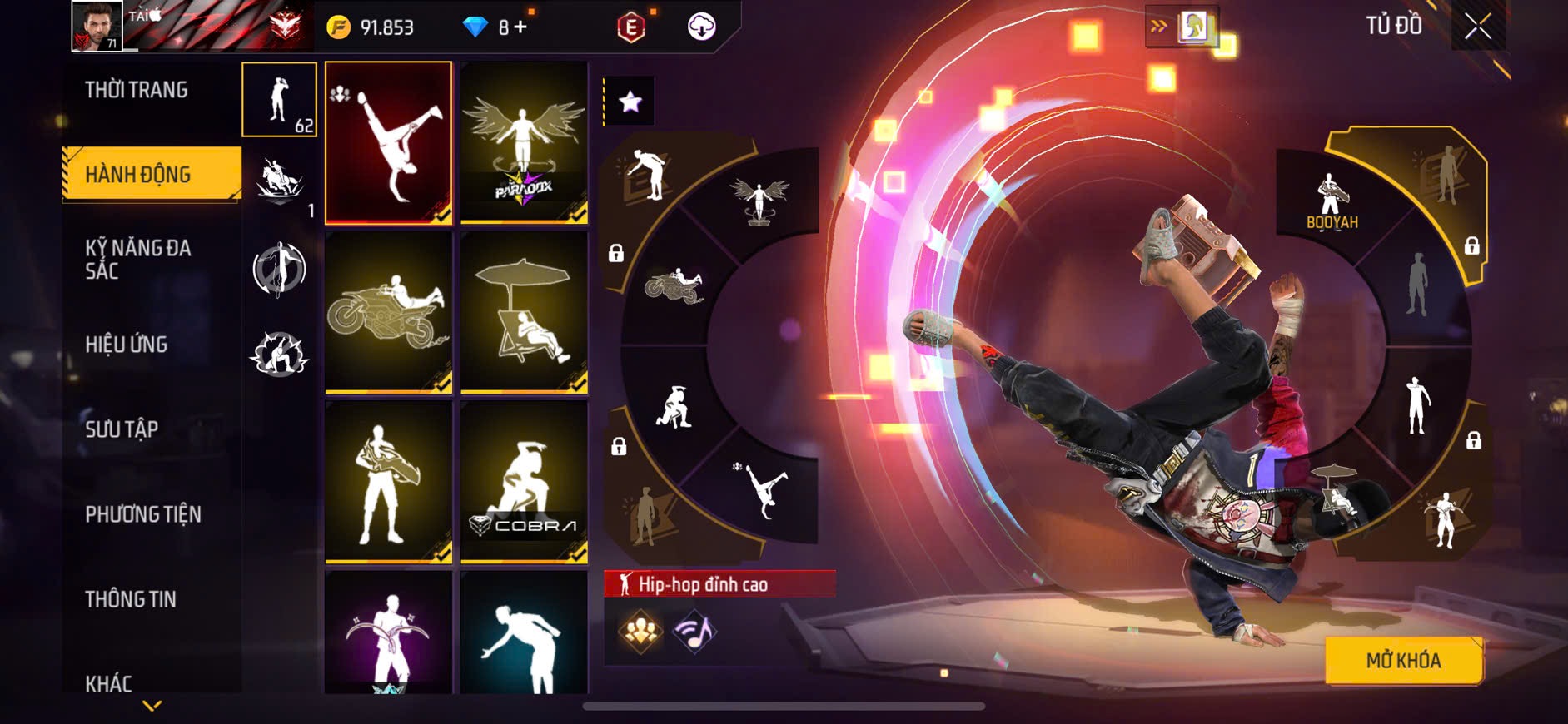Choose the motorcycle lounging emote tile

(388, 311)
